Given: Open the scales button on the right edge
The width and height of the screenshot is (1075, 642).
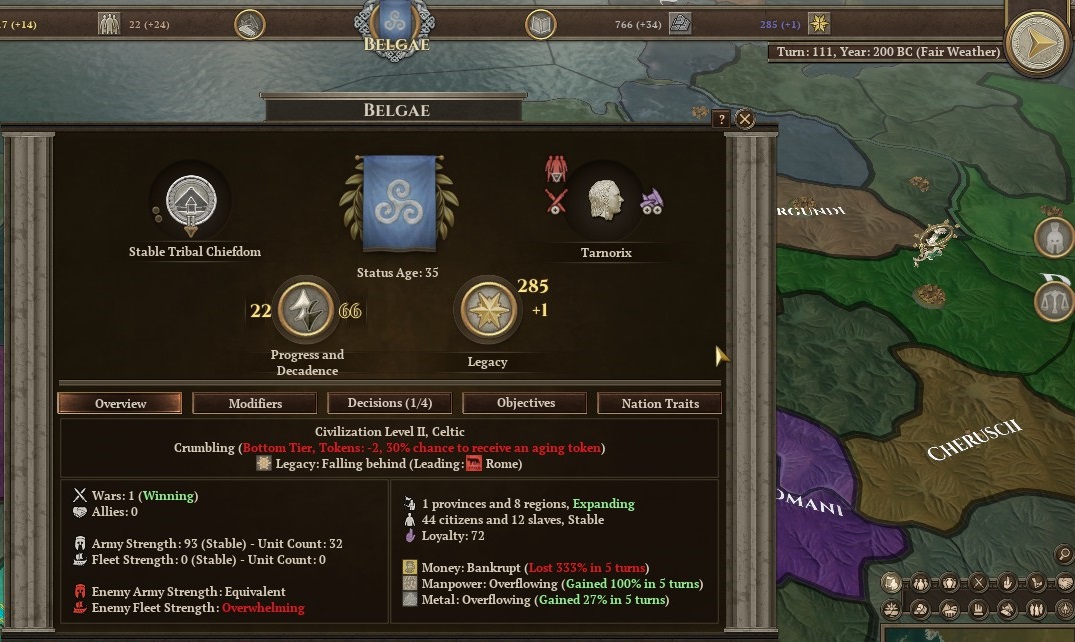Looking at the screenshot, I should coord(1053,300).
